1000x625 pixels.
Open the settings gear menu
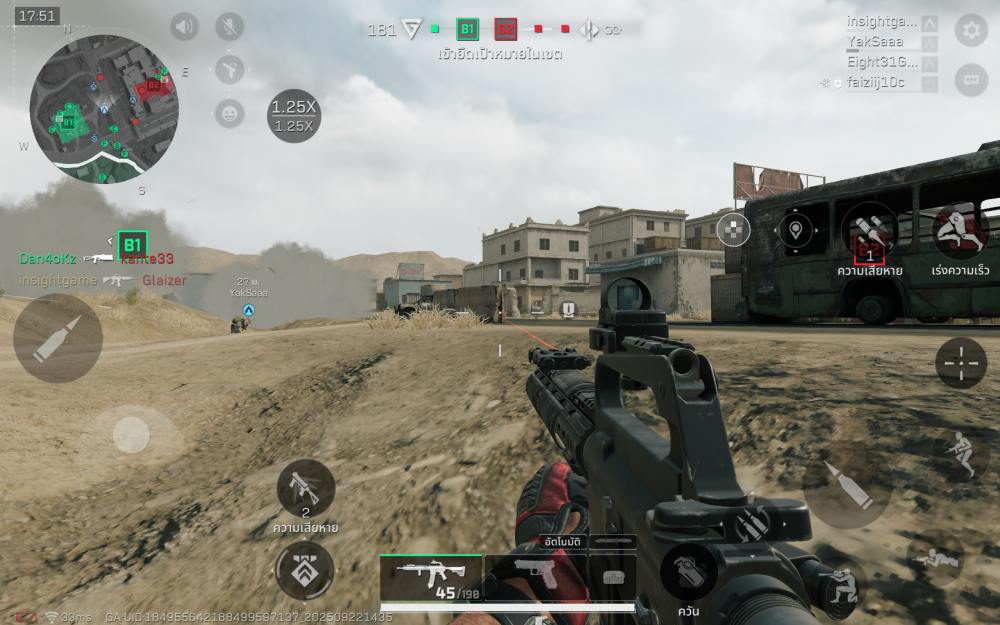point(971,30)
